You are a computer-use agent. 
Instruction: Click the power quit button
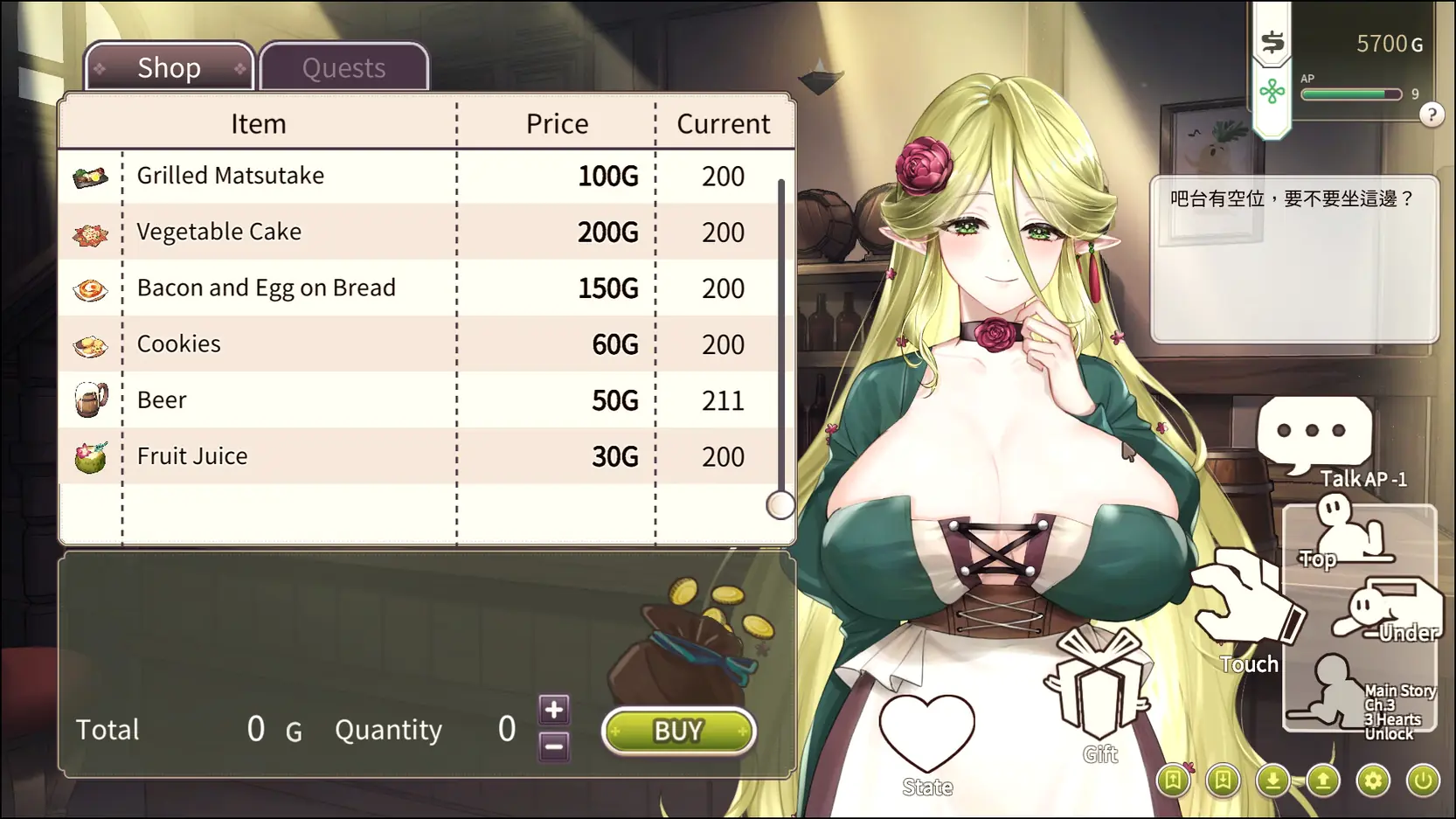click(1423, 781)
